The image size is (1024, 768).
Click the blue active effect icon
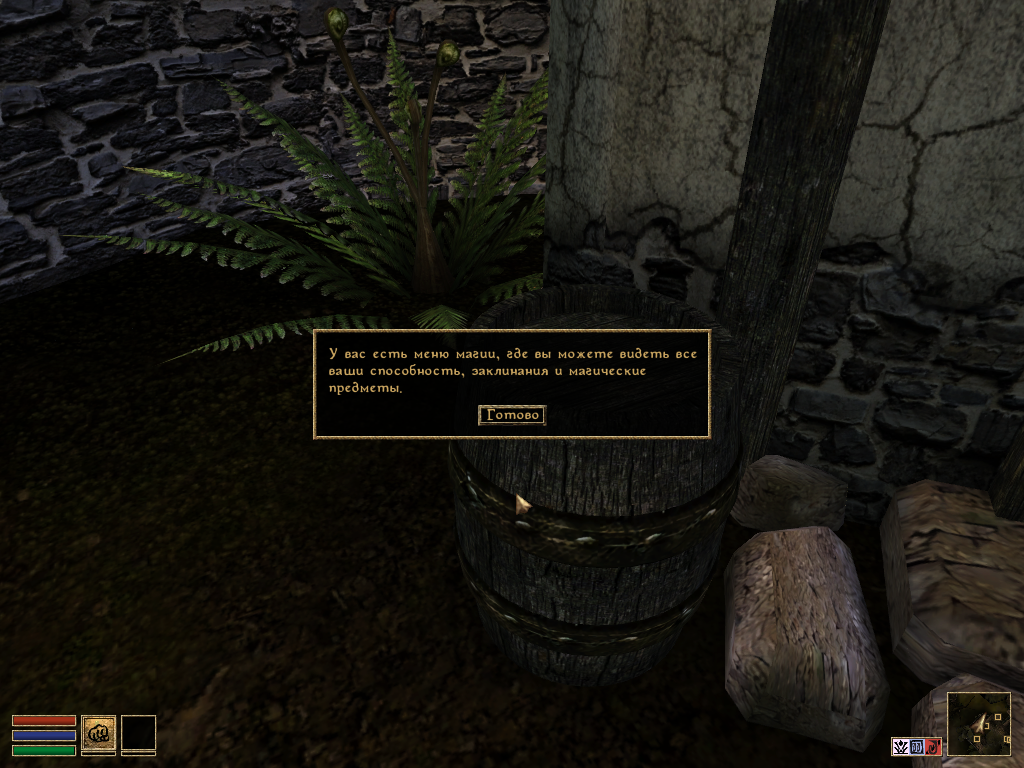point(916,746)
